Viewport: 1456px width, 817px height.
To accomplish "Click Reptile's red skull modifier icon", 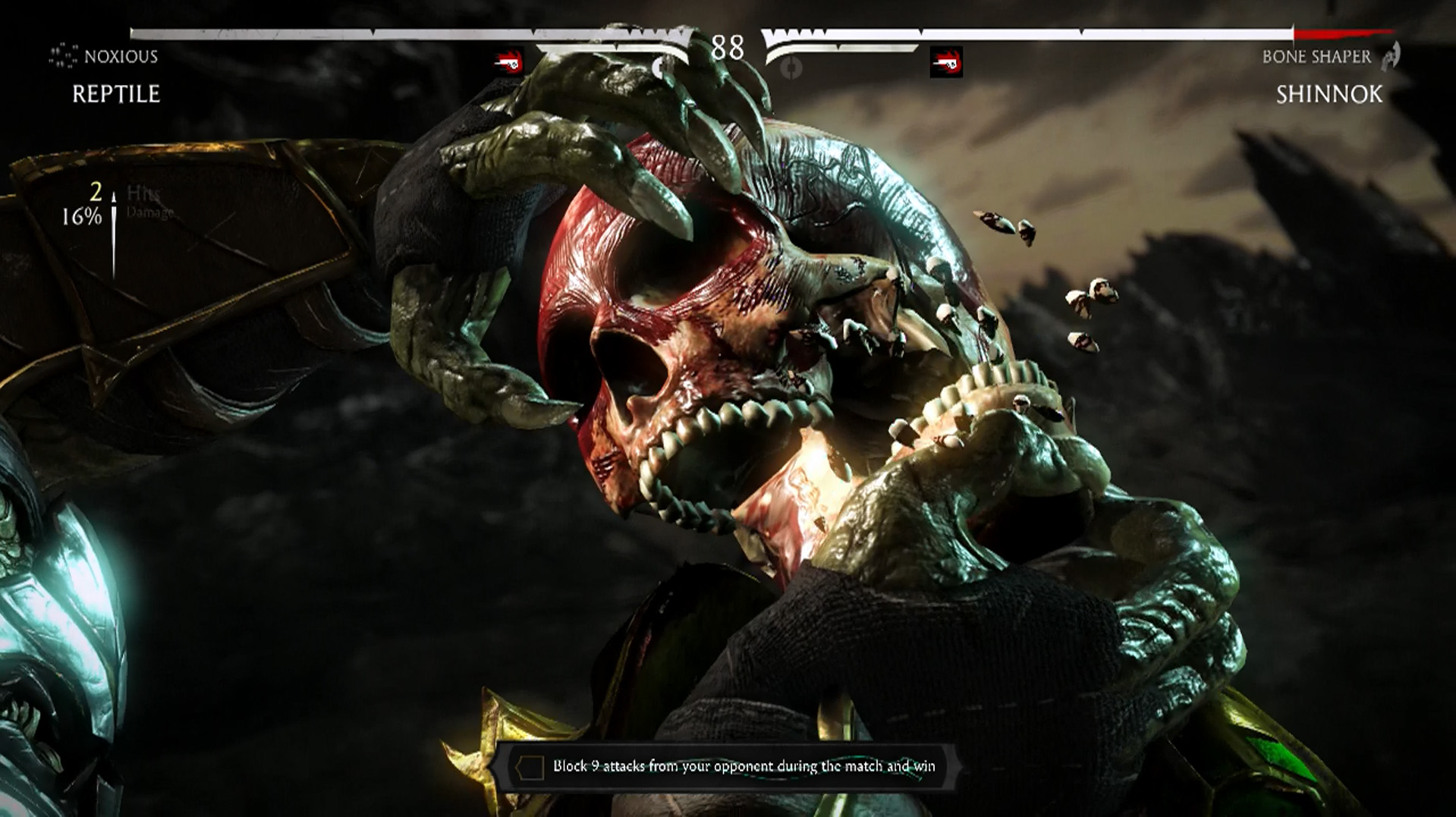I will click(x=508, y=62).
